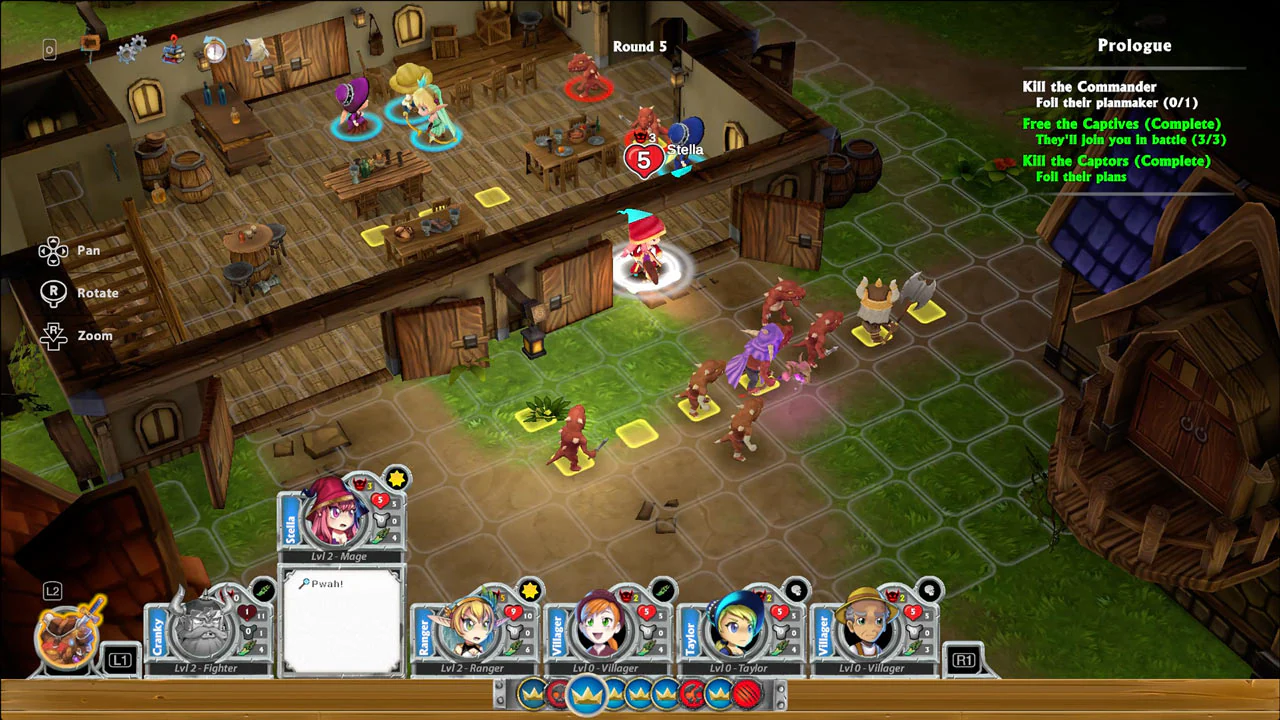Select the enlarged crown in turn order
1280x720 pixels.
(x=587, y=693)
